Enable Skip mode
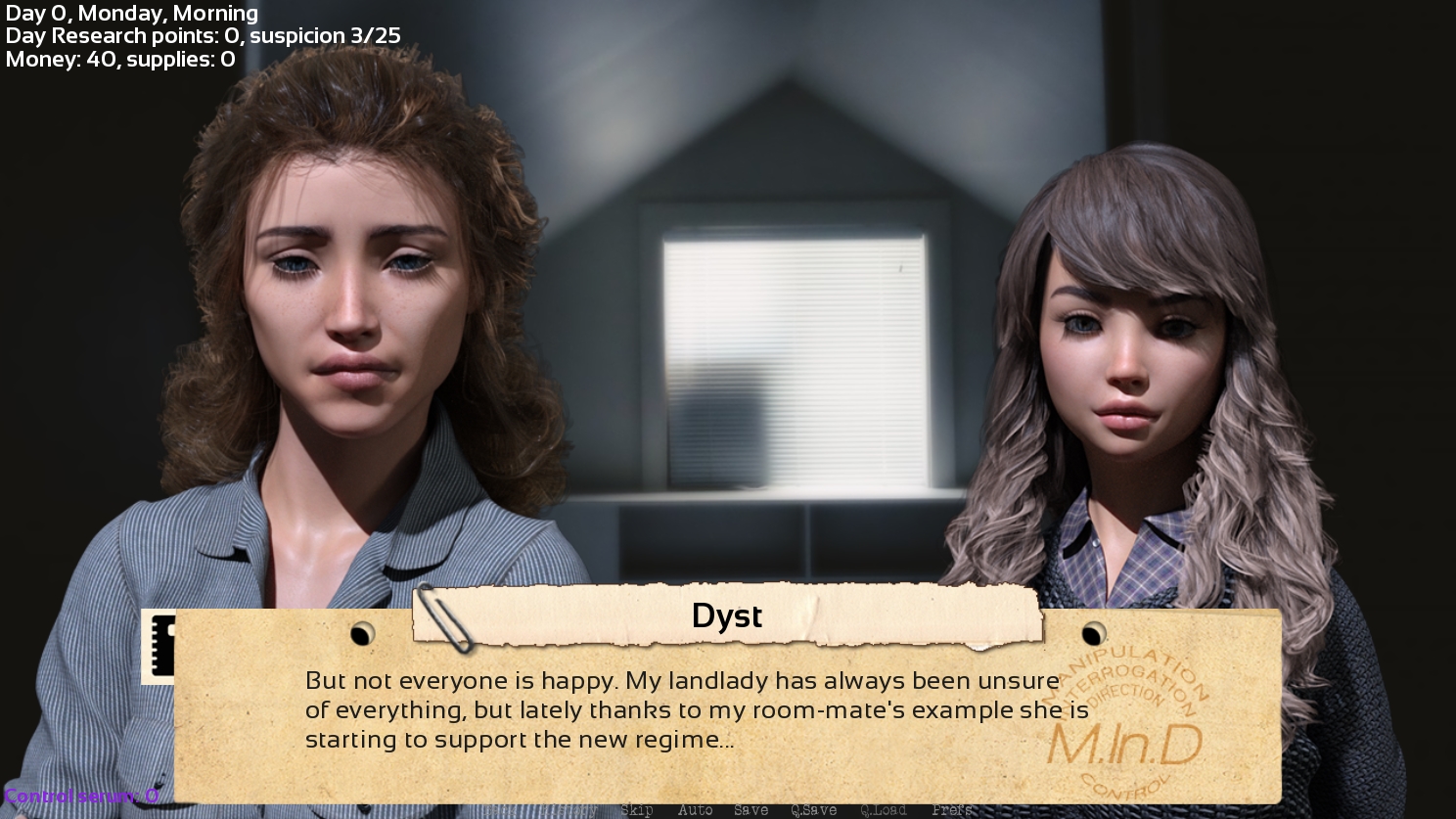Image resolution: width=1456 pixels, height=819 pixels. click(638, 810)
